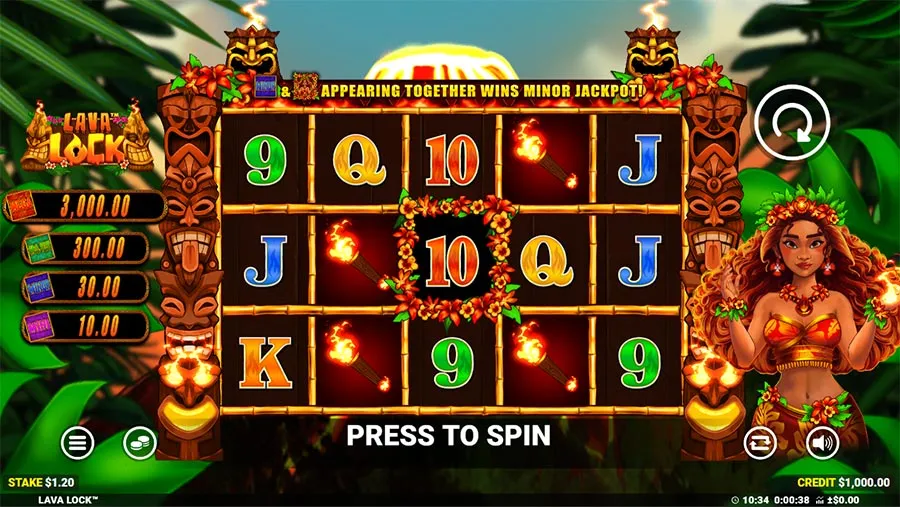
Task: Open the coin stack stake settings
Action: (139, 441)
